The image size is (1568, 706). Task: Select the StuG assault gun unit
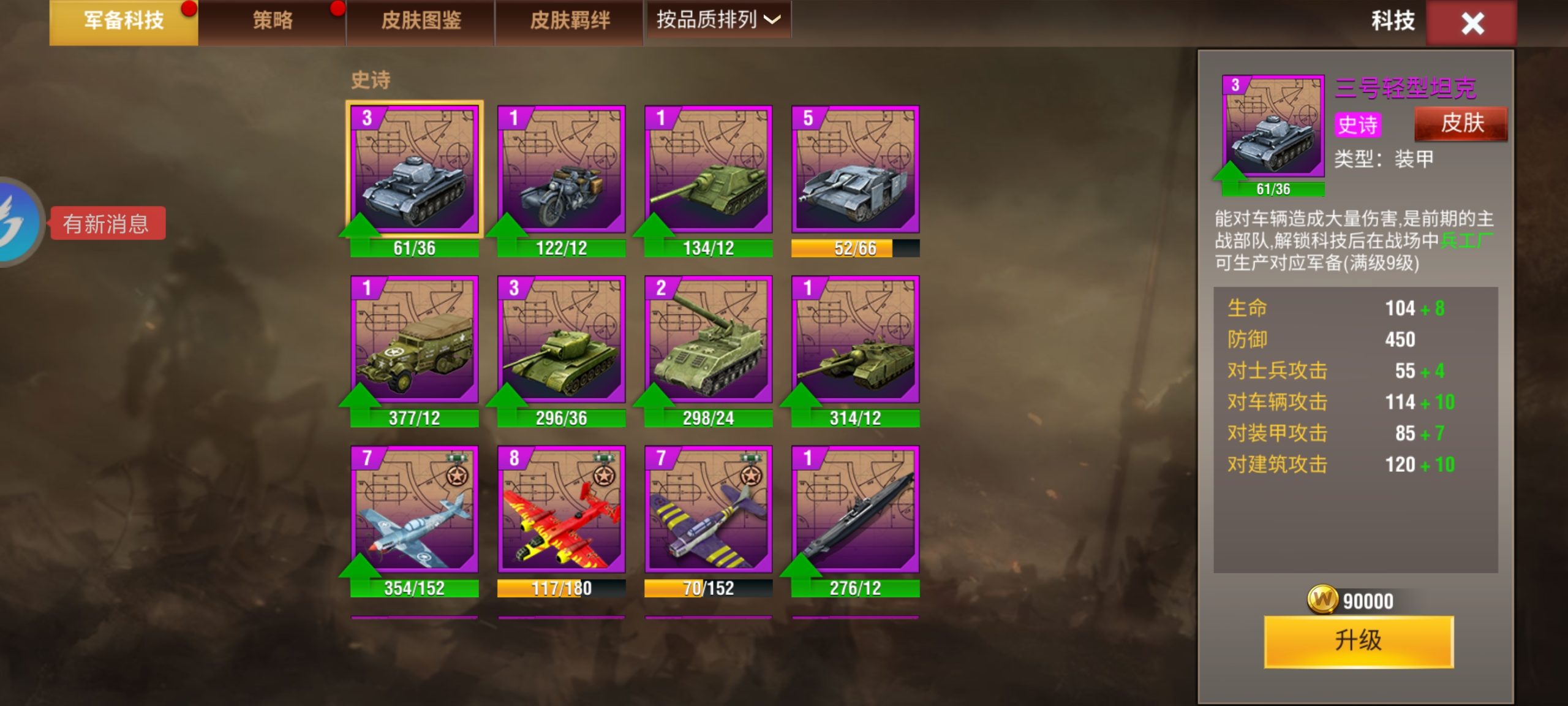854,172
